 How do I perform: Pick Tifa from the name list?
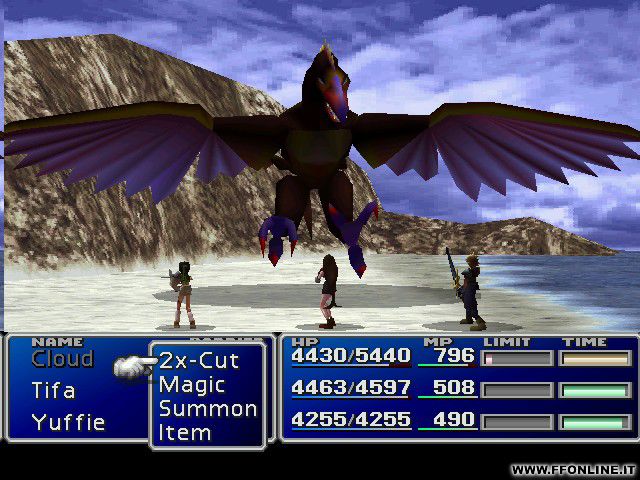pos(53,390)
